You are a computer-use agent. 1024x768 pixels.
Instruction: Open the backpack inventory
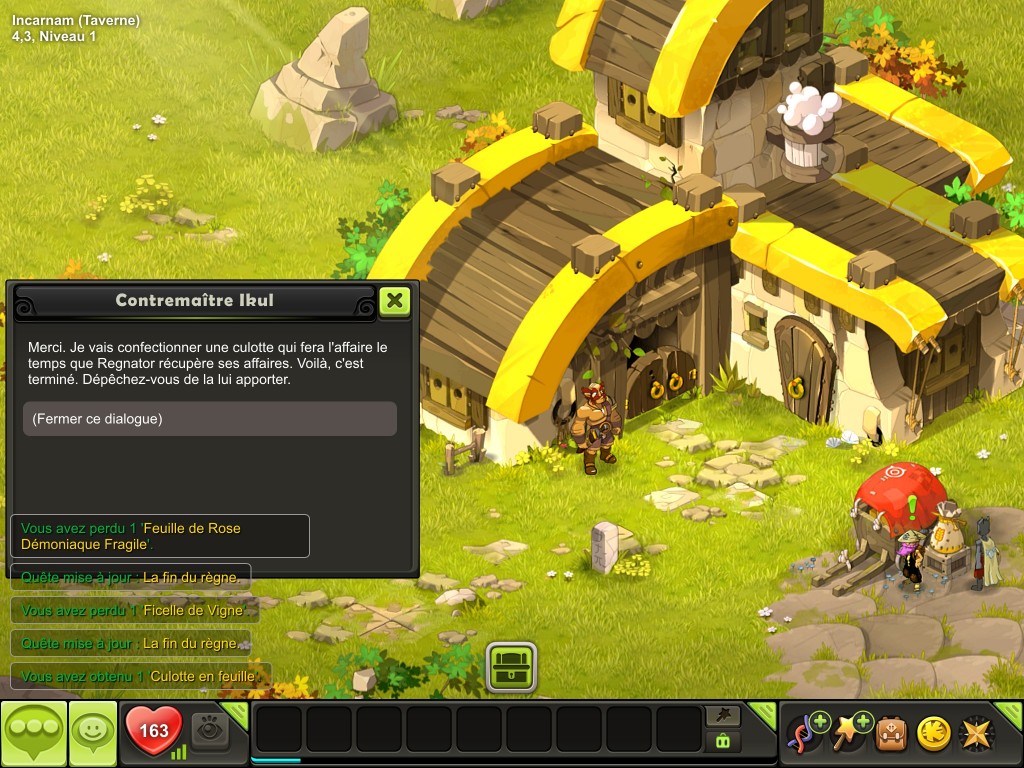point(891,734)
